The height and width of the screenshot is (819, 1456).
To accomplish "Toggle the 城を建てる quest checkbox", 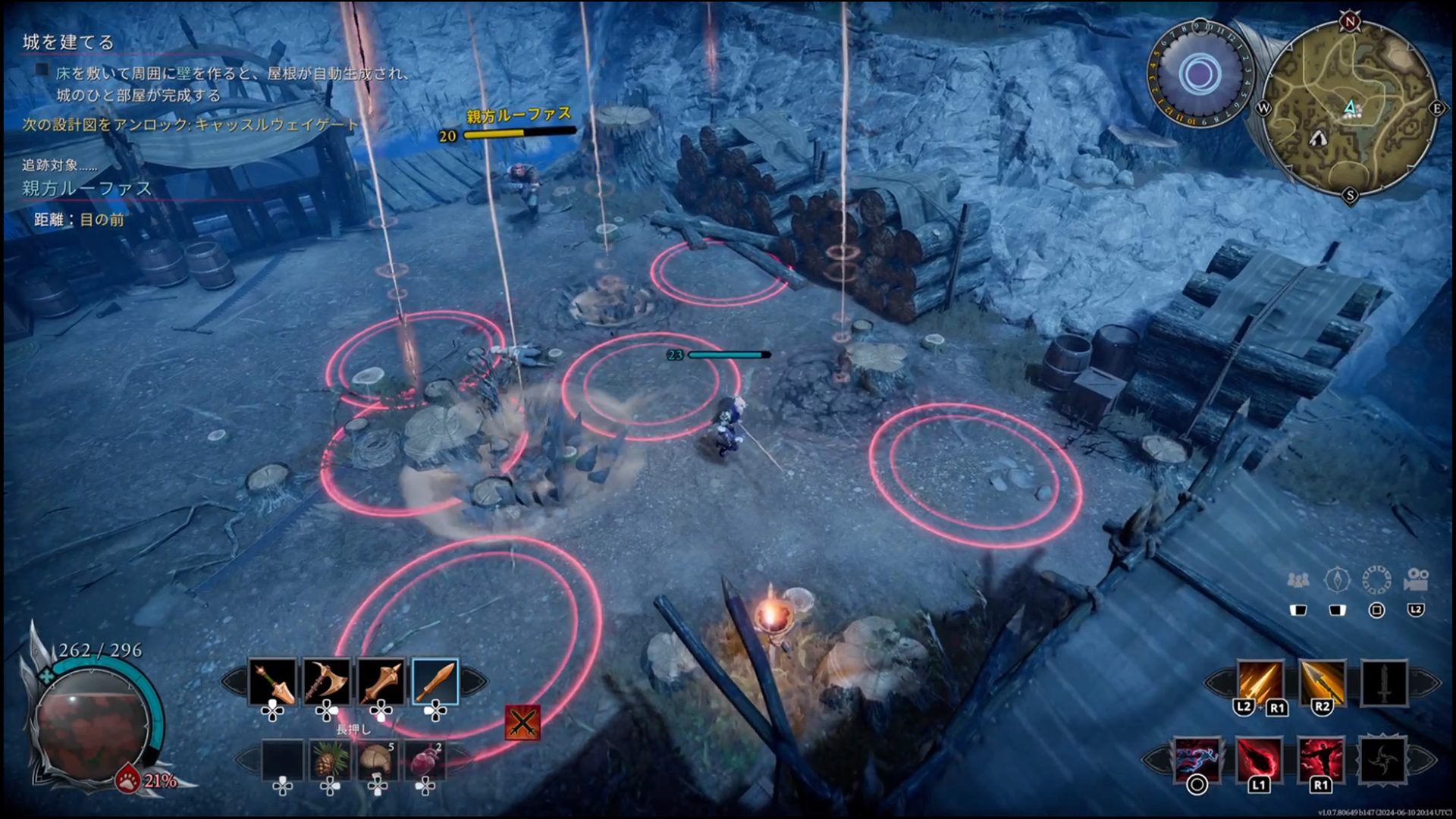I will [x=42, y=71].
